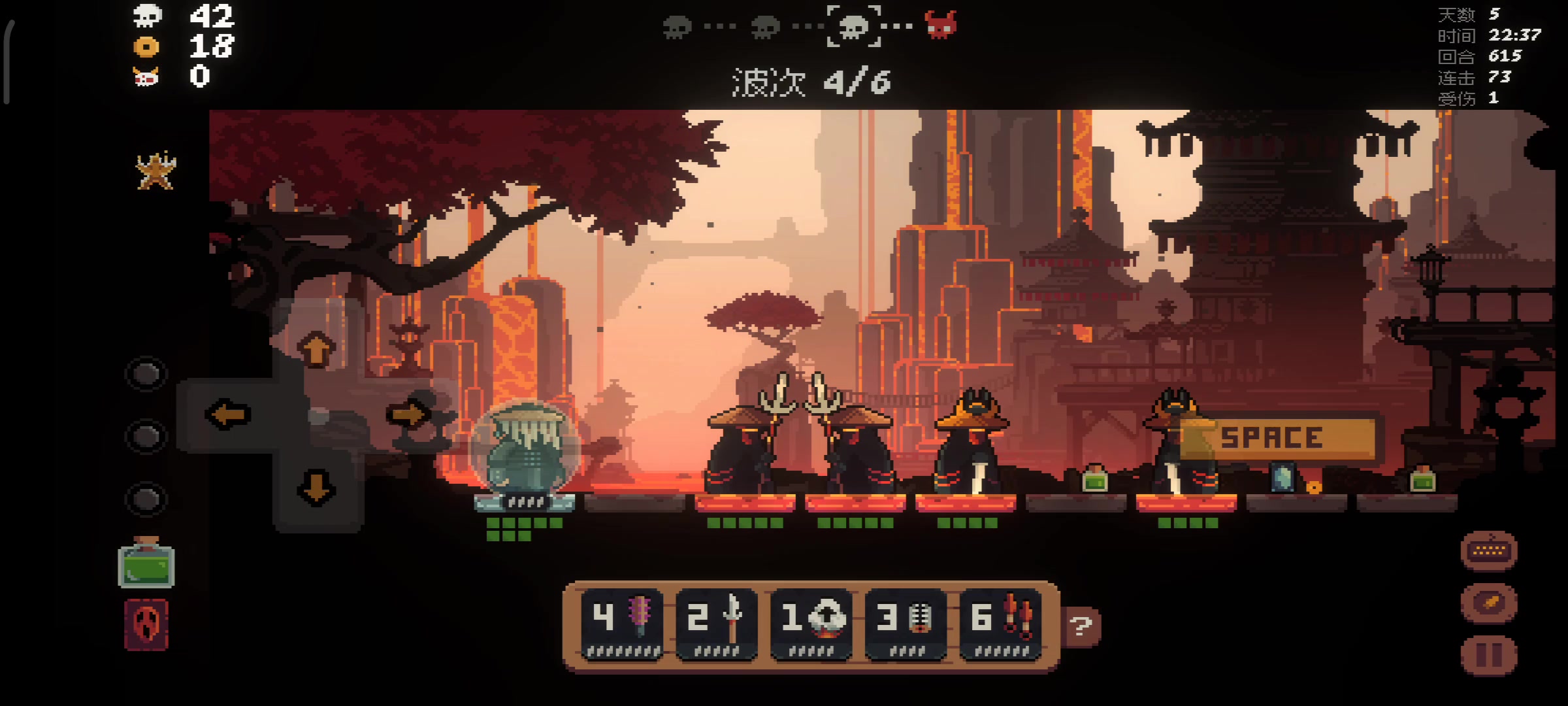Choose the twin kunai tile
The width and height of the screenshot is (1568, 706).
click(x=1000, y=624)
